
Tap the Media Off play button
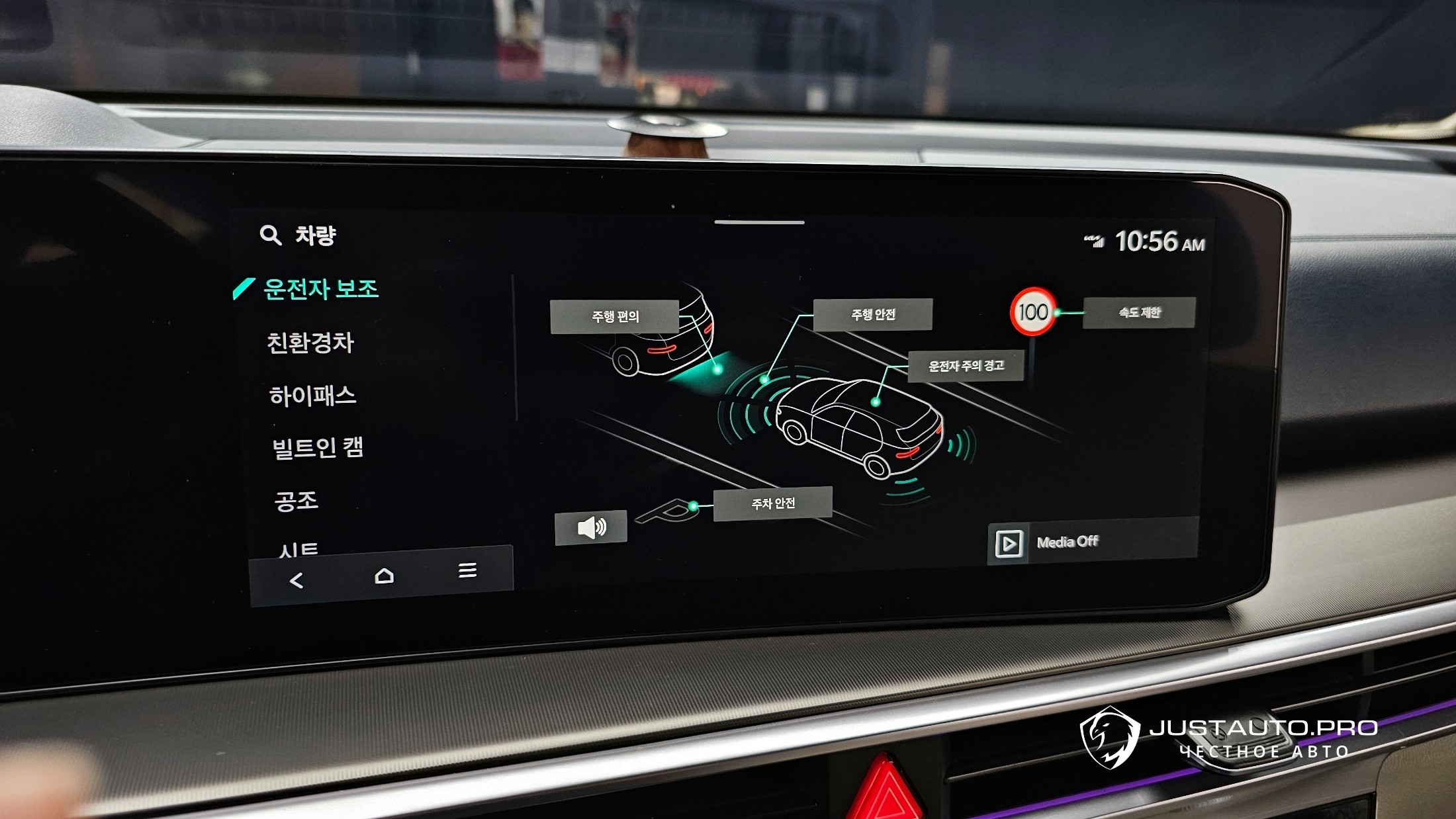(1008, 544)
